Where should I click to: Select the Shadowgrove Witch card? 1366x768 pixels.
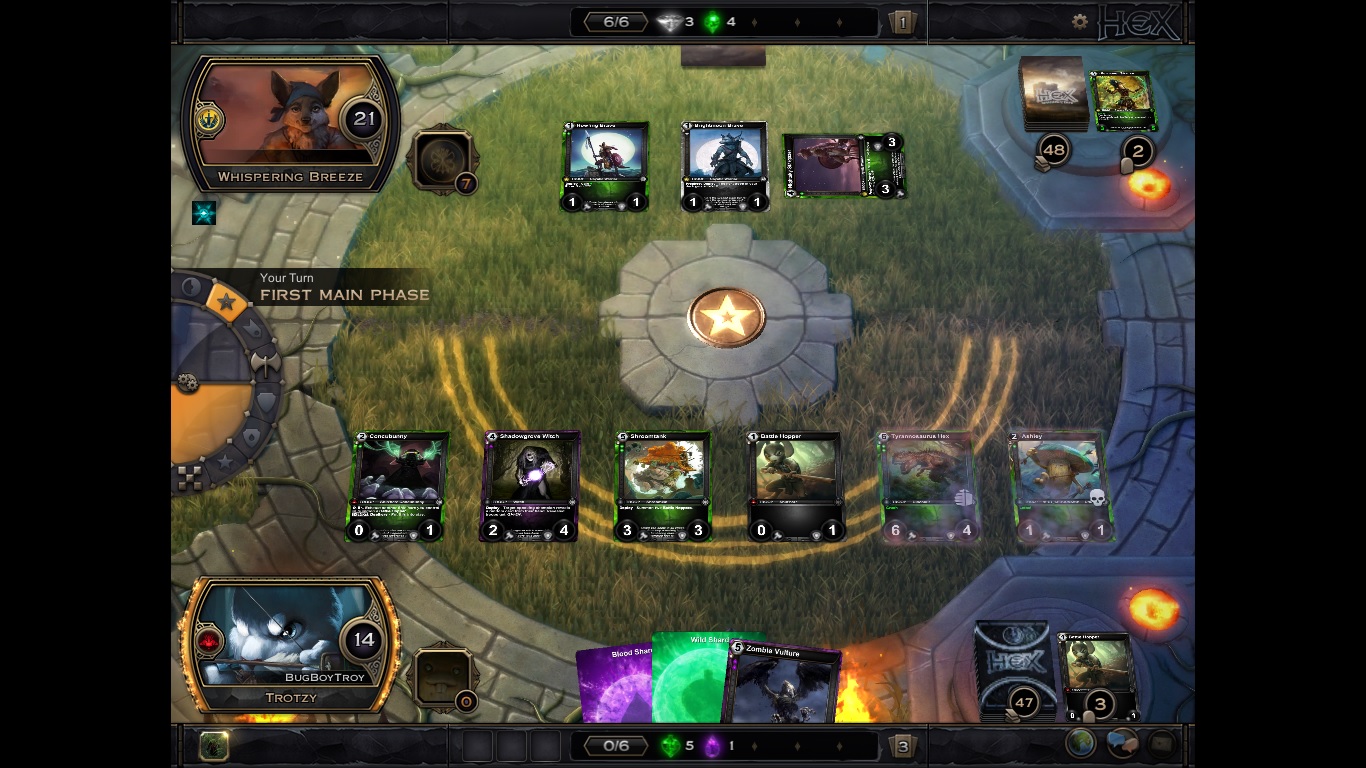[531, 486]
